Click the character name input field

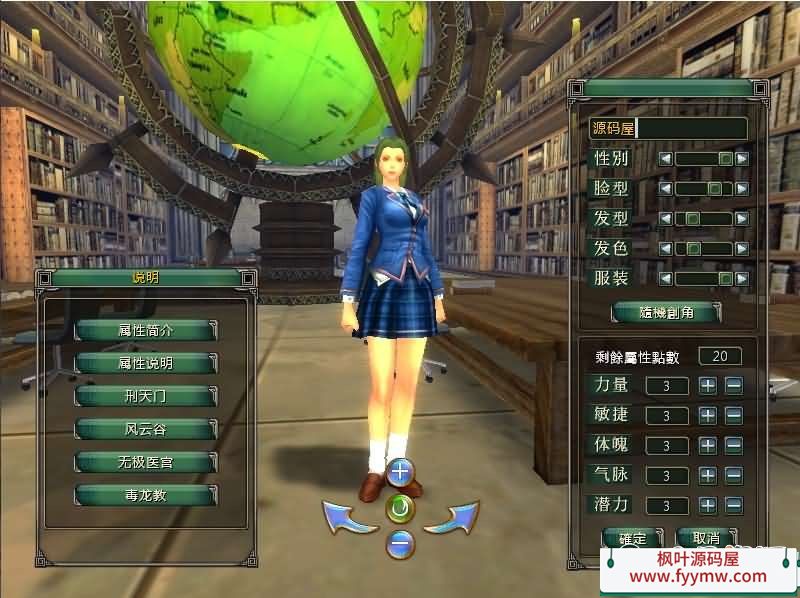(692, 128)
